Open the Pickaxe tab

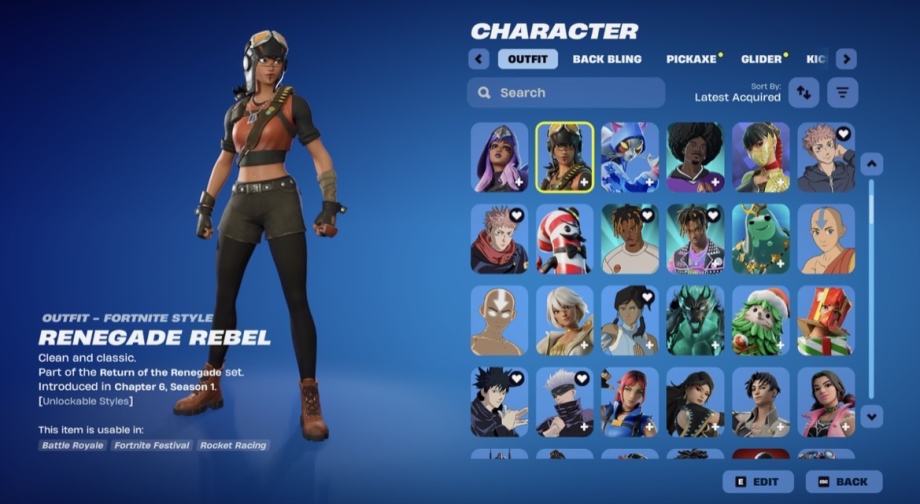pyautogui.click(x=691, y=59)
